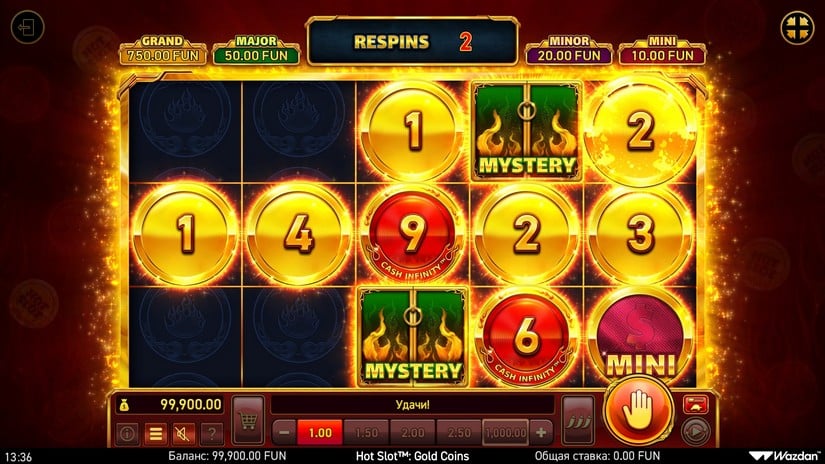
Task: Change the spin speed chevrons button
Action: point(577,415)
